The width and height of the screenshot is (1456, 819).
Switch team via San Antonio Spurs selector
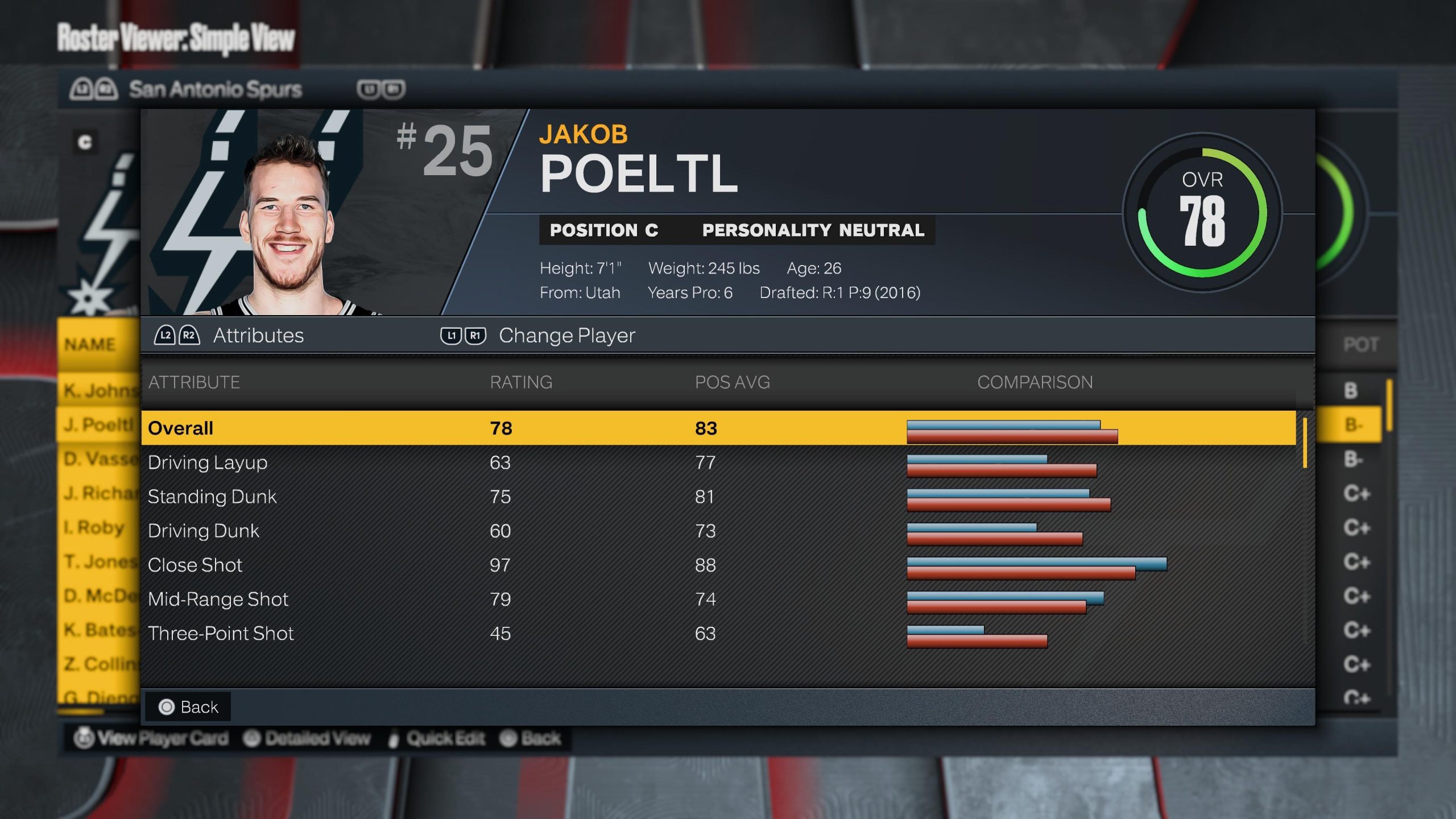[215, 89]
